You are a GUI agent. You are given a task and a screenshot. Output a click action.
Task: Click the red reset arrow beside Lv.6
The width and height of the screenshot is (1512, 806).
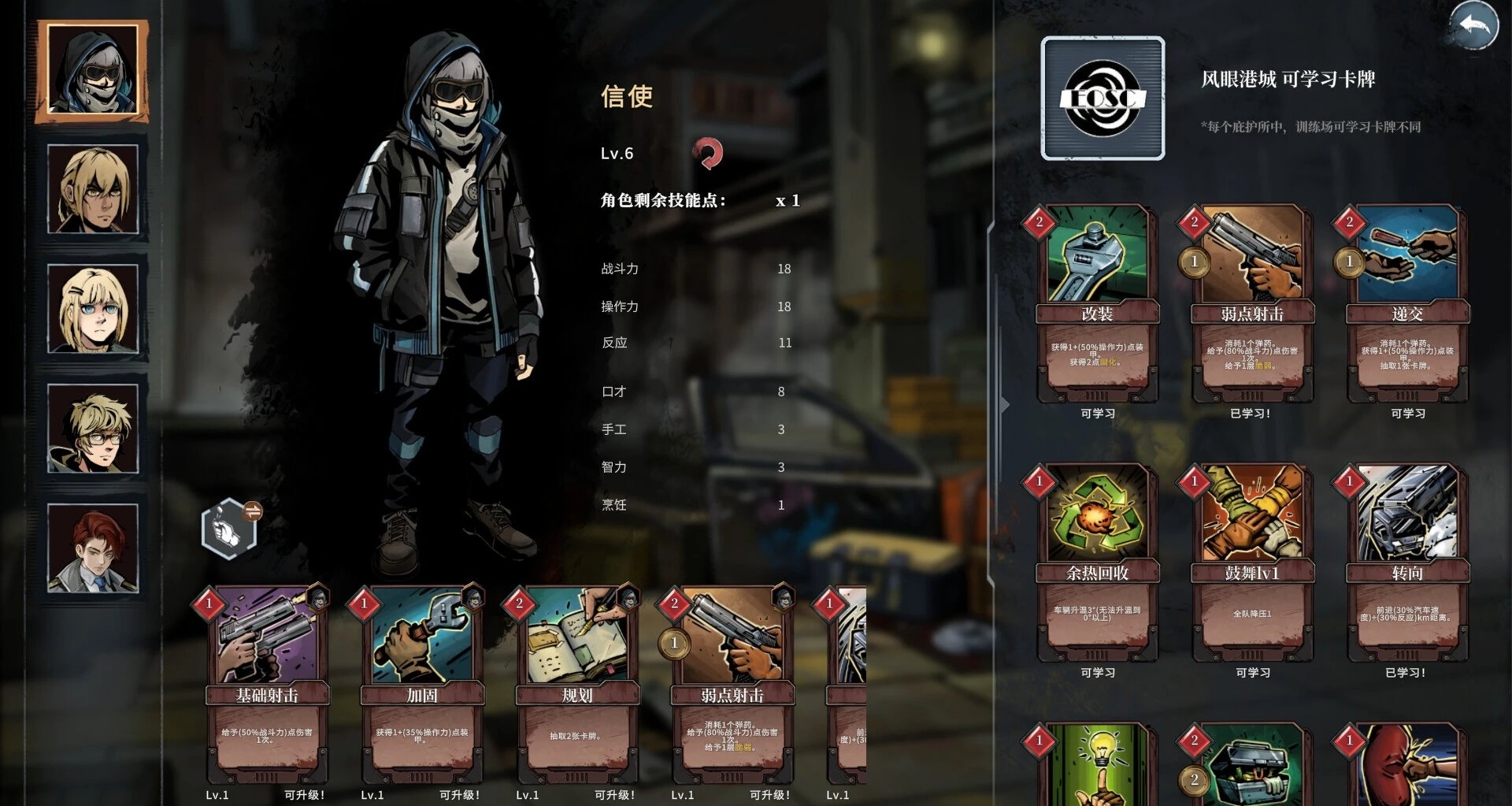click(707, 154)
